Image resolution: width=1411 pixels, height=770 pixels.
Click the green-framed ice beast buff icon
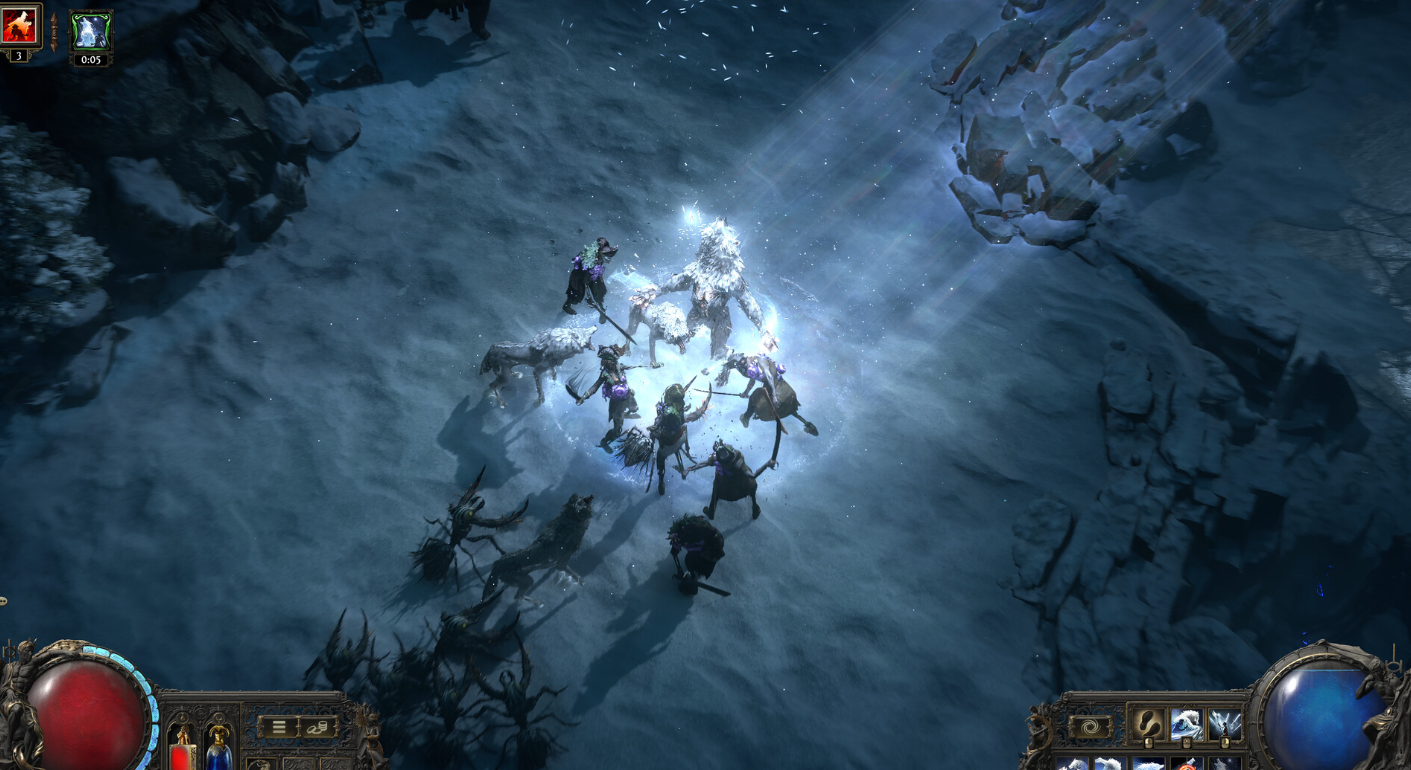point(91,31)
